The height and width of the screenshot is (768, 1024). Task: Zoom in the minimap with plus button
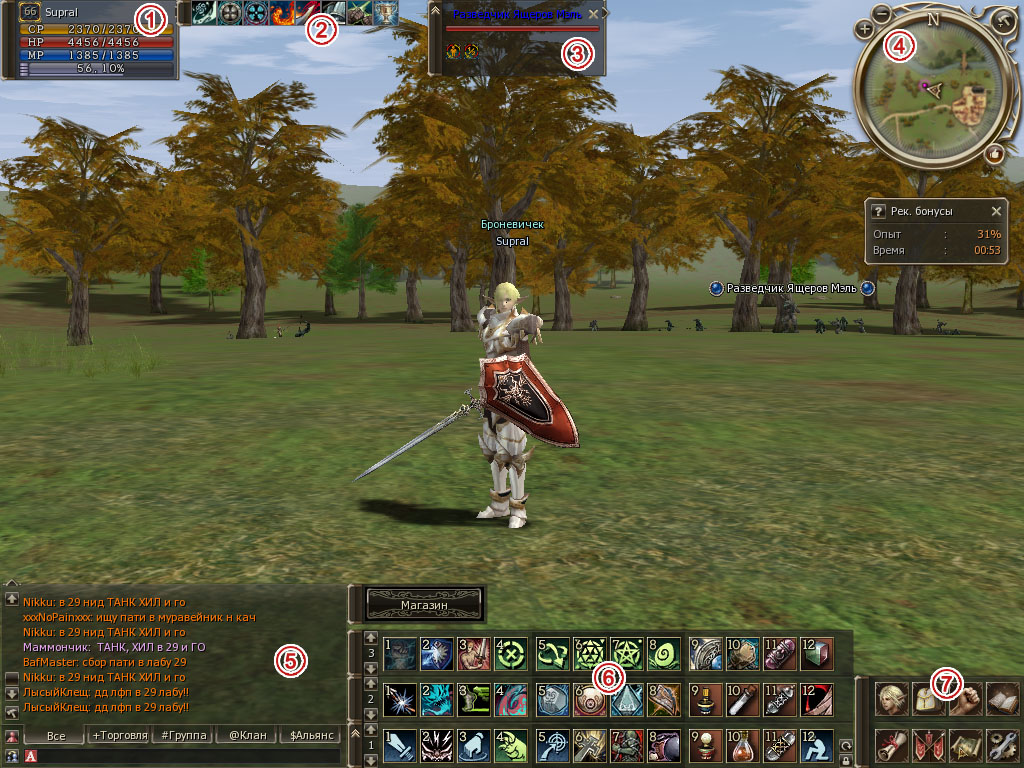coord(866,30)
